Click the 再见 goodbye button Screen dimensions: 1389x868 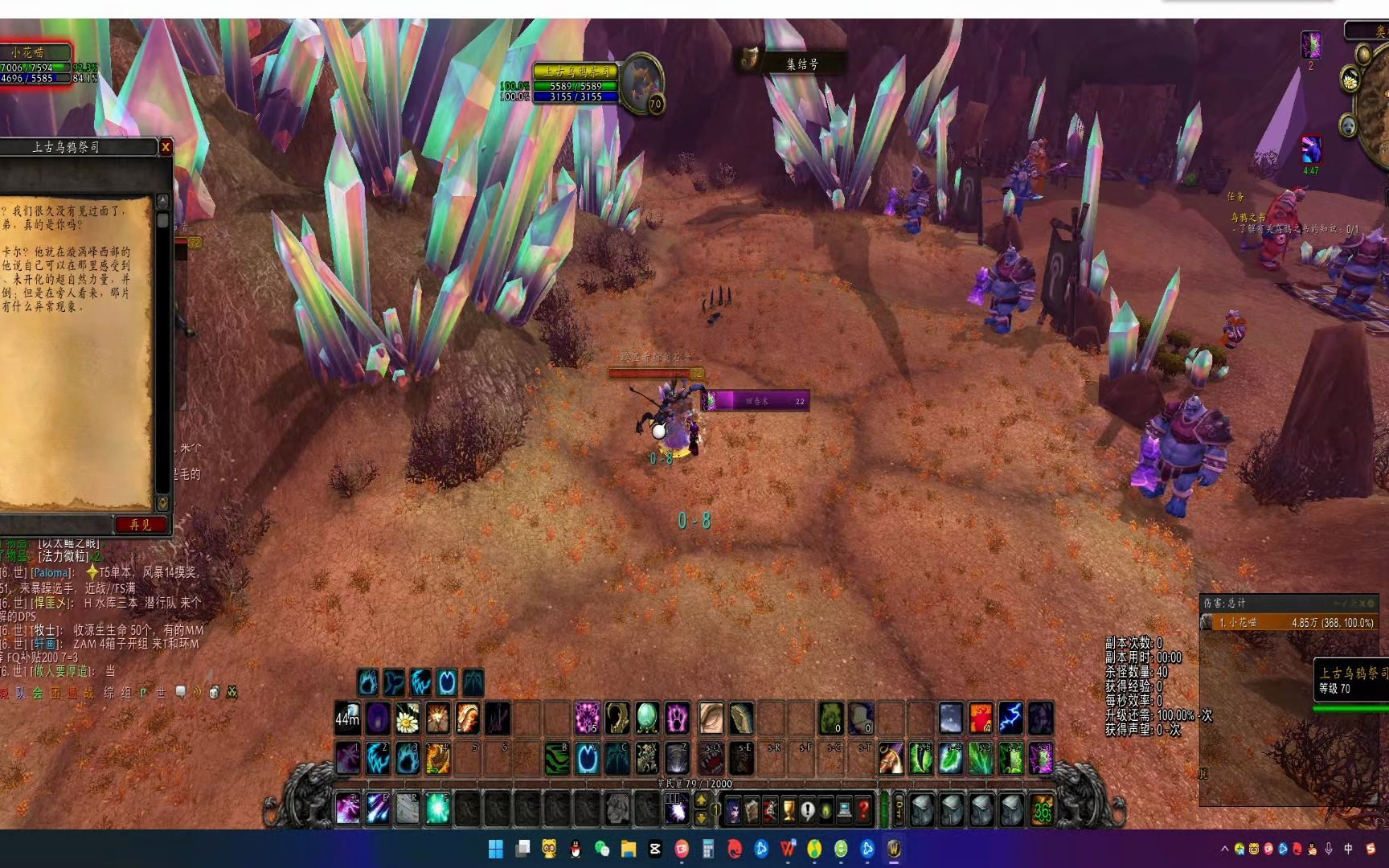point(141,525)
